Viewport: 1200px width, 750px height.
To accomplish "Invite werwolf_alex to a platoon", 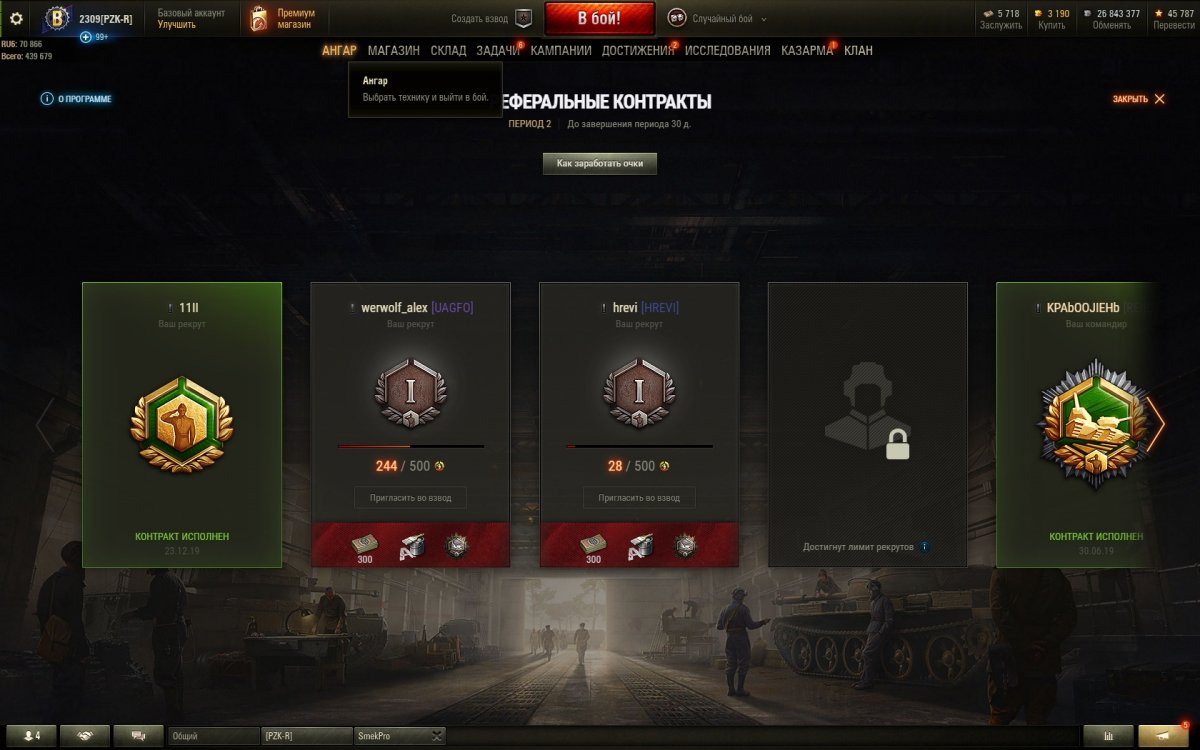I will tap(410, 497).
